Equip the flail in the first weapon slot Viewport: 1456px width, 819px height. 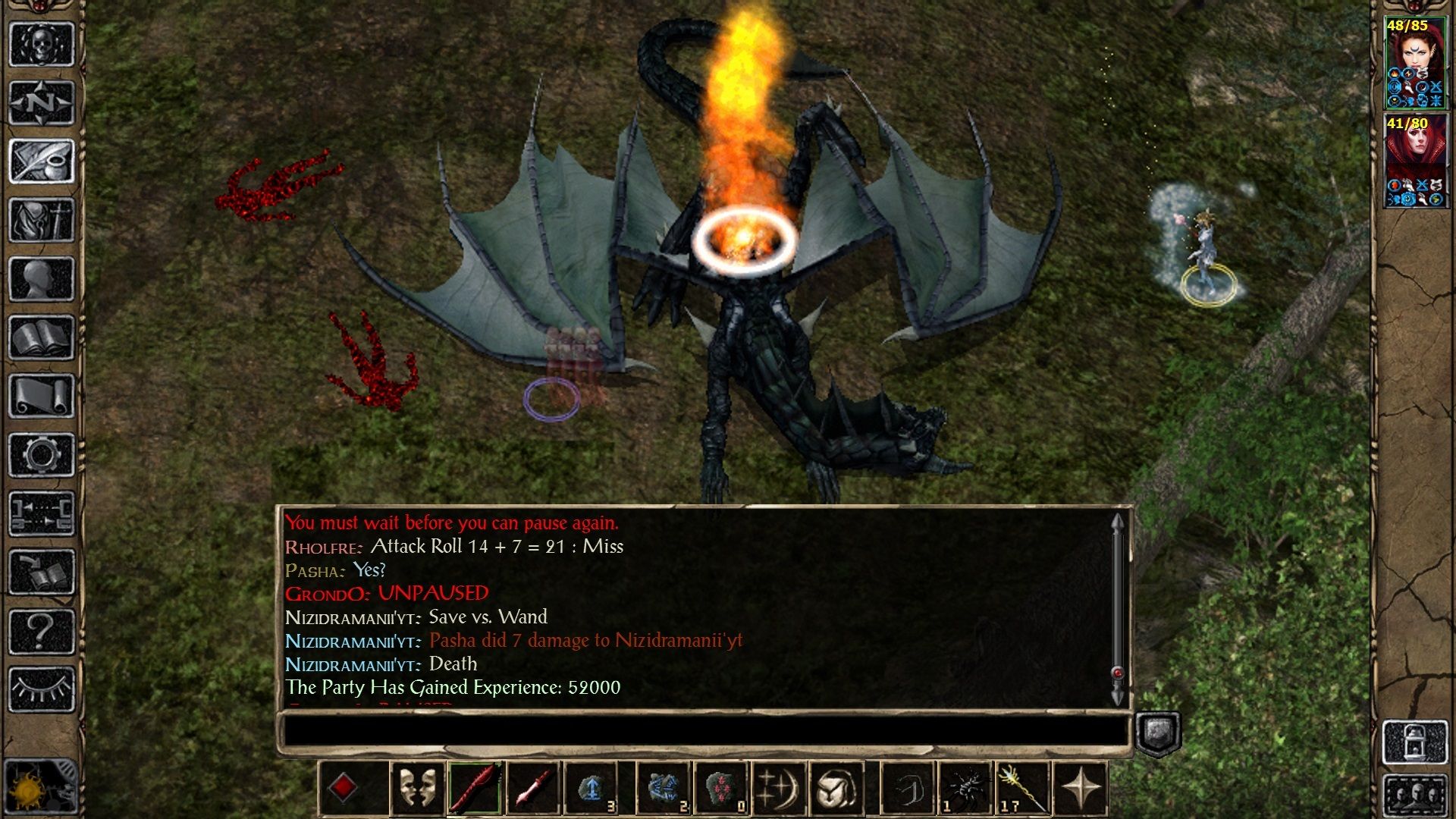tap(474, 787)
